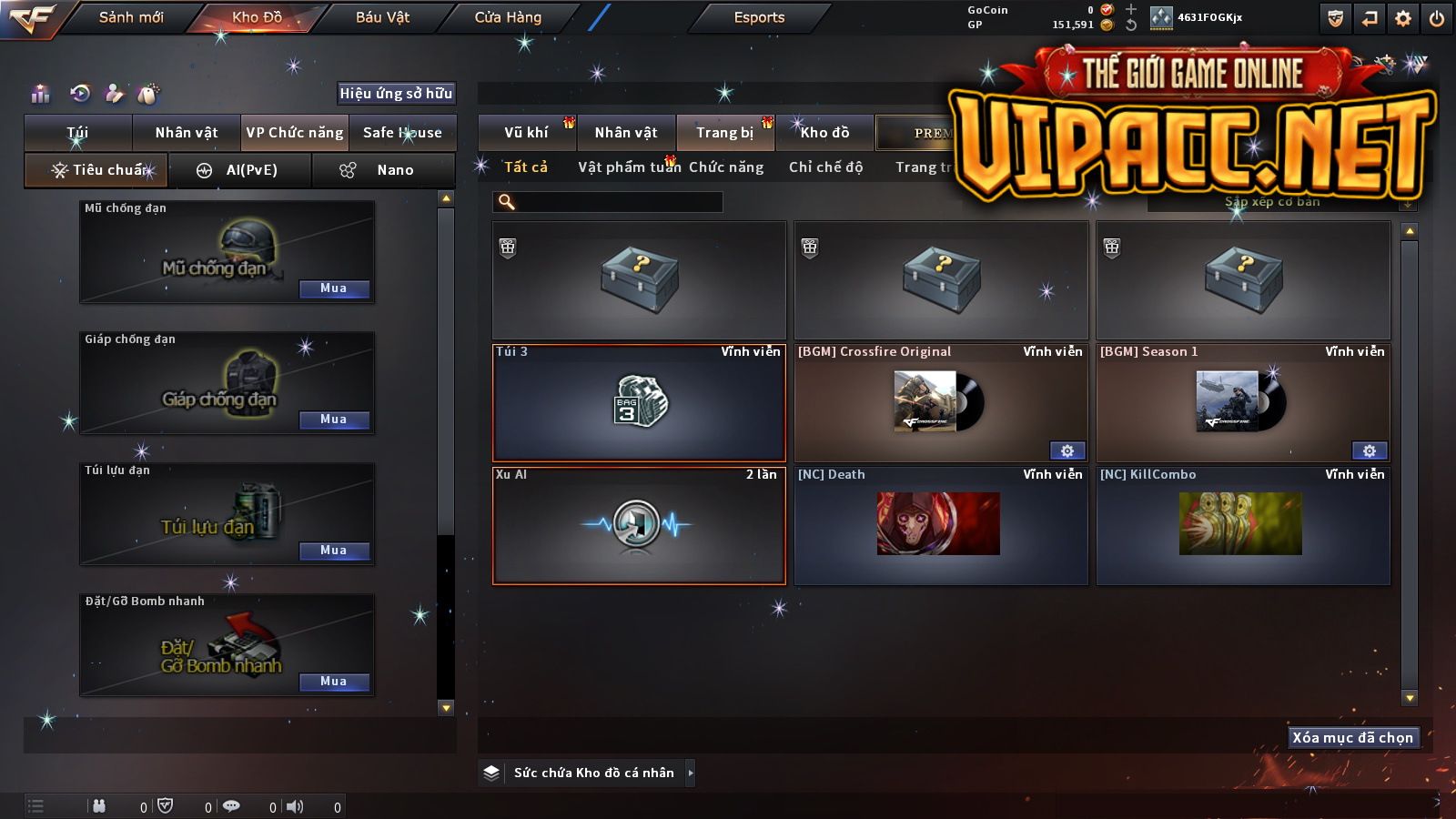Open settings for BGM Crossfire Original

click(x=1067, y=450)
